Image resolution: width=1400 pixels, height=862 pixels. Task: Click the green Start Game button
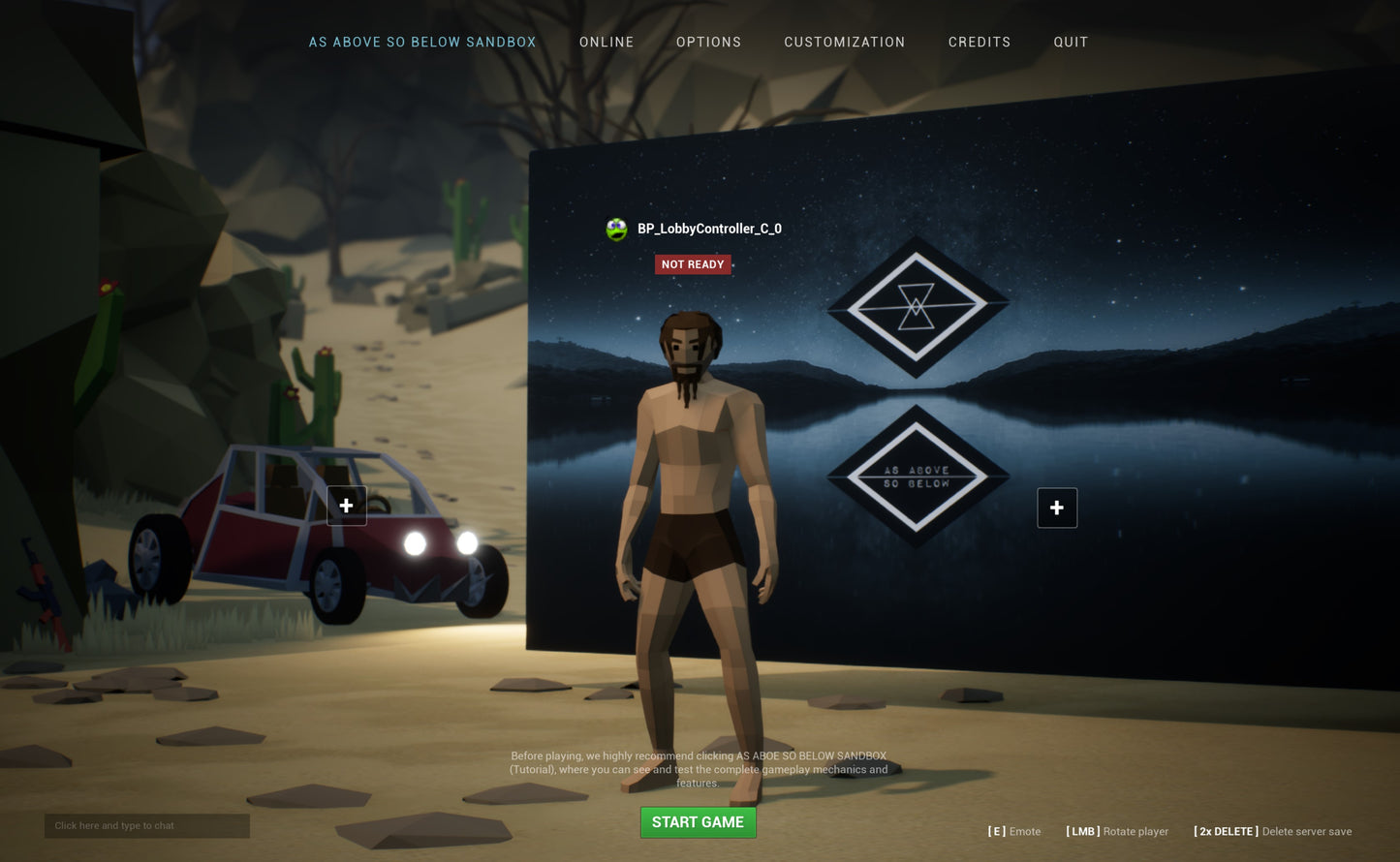(698, 822)
